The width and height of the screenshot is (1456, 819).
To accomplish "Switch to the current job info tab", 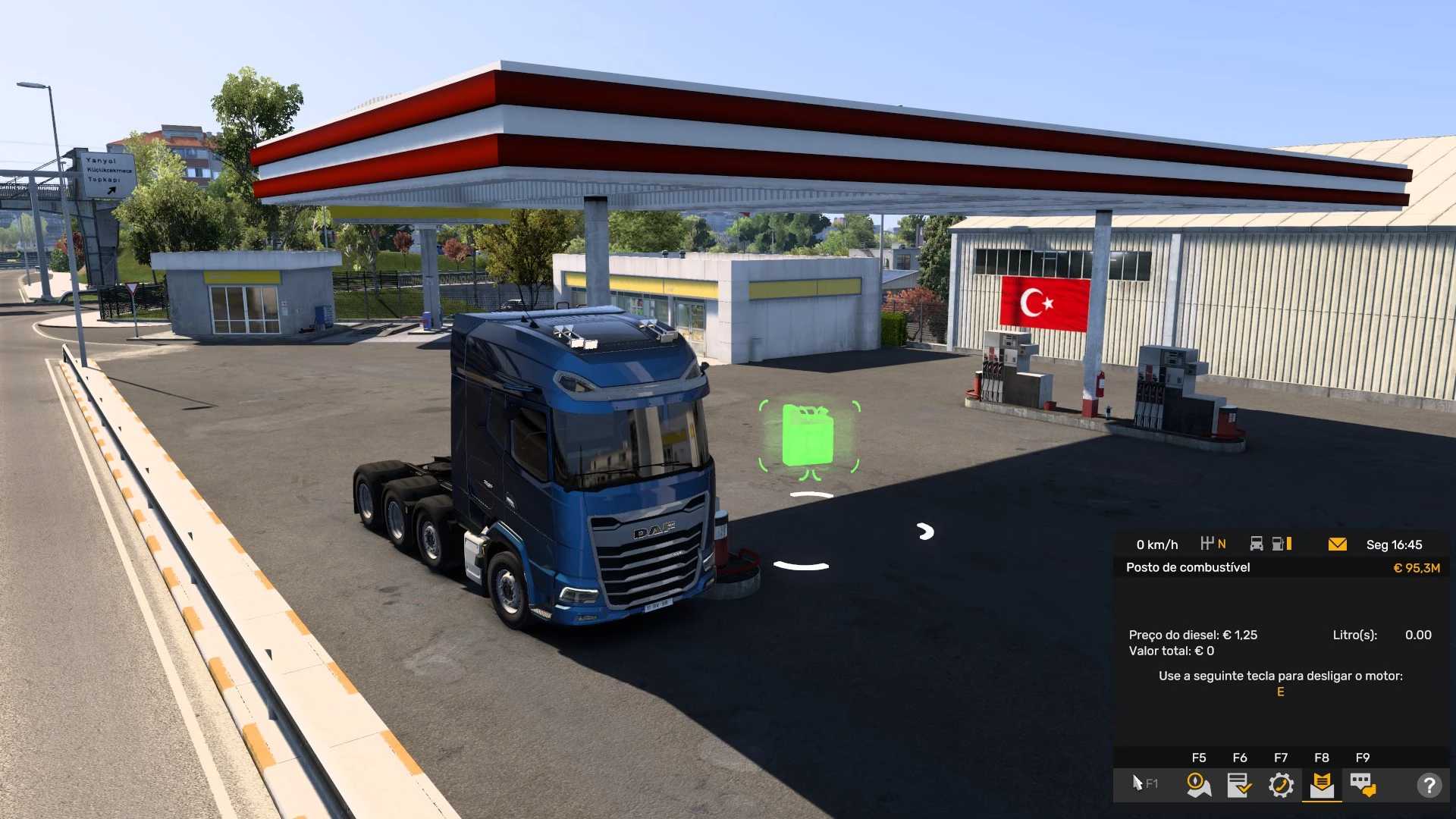I will point(1239,785).
